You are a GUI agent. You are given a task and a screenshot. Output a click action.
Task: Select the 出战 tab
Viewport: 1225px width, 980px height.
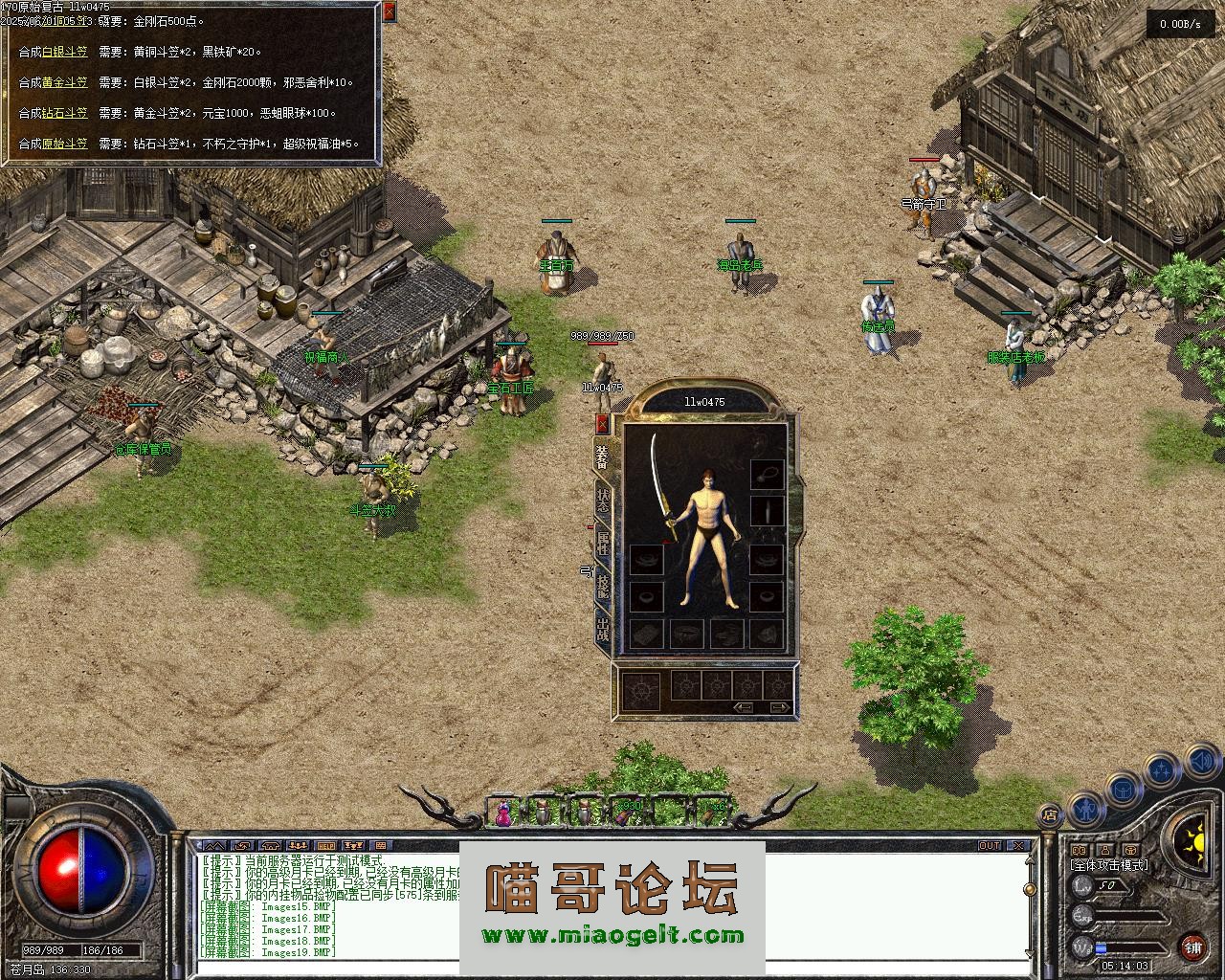pos(603,630)
